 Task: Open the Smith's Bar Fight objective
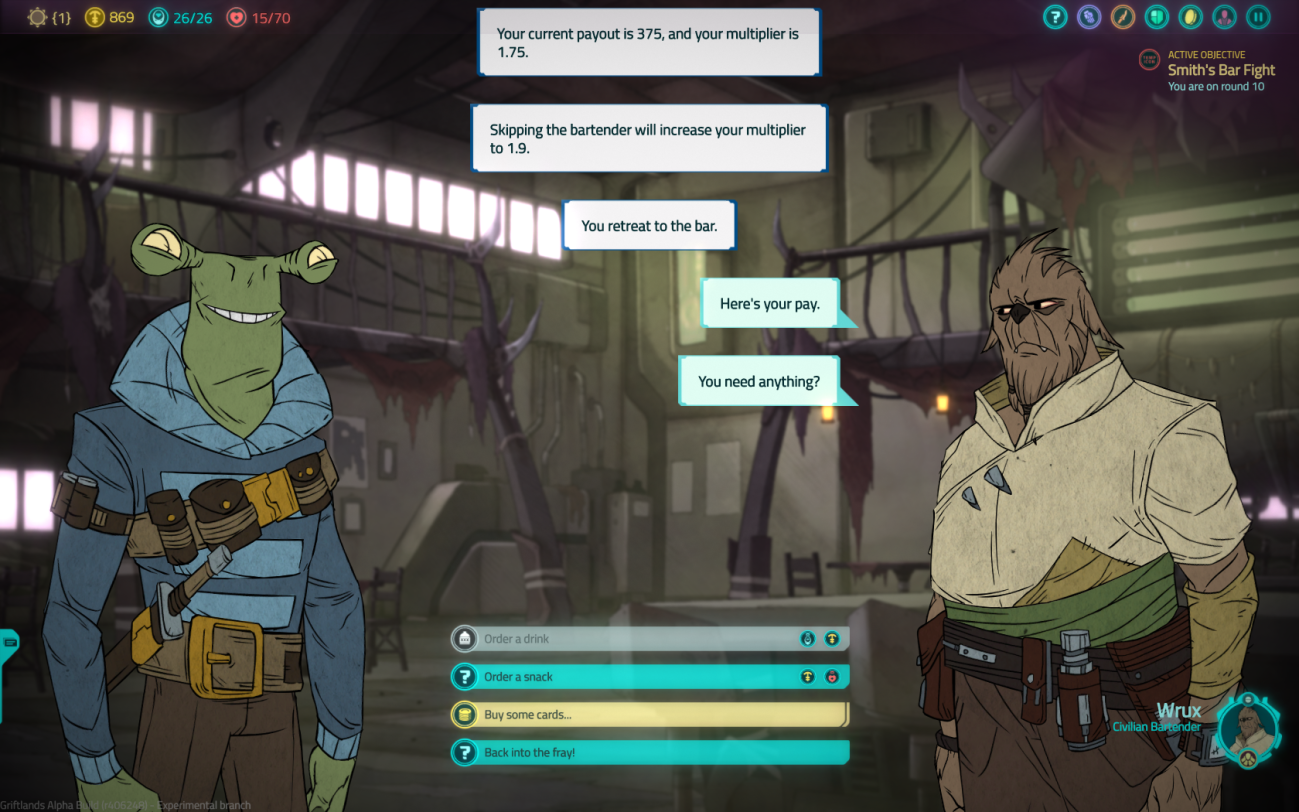point(1222,70)
